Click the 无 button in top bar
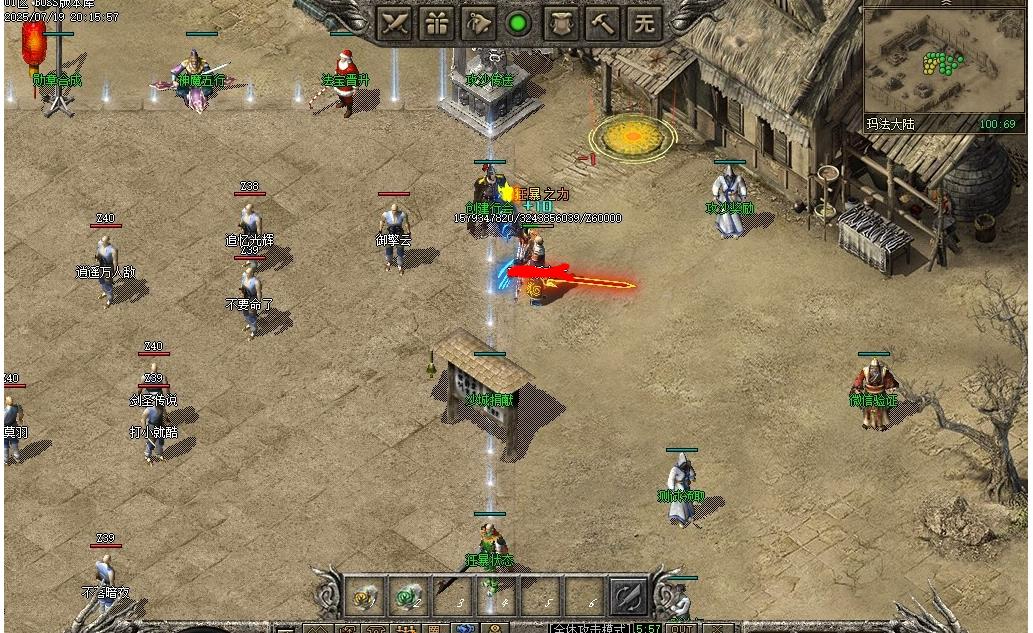 click(644, 24)
